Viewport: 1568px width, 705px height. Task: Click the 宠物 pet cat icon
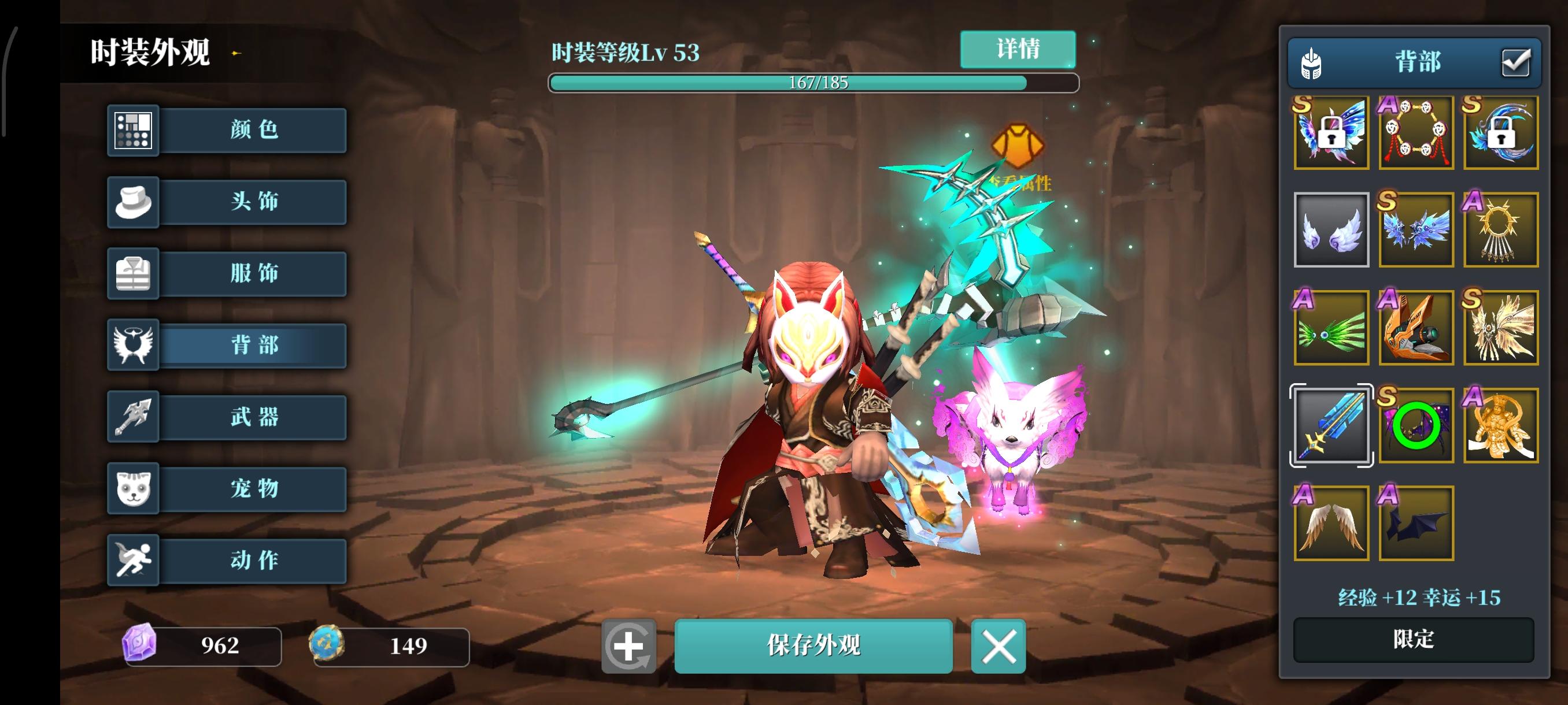[133, 488]
